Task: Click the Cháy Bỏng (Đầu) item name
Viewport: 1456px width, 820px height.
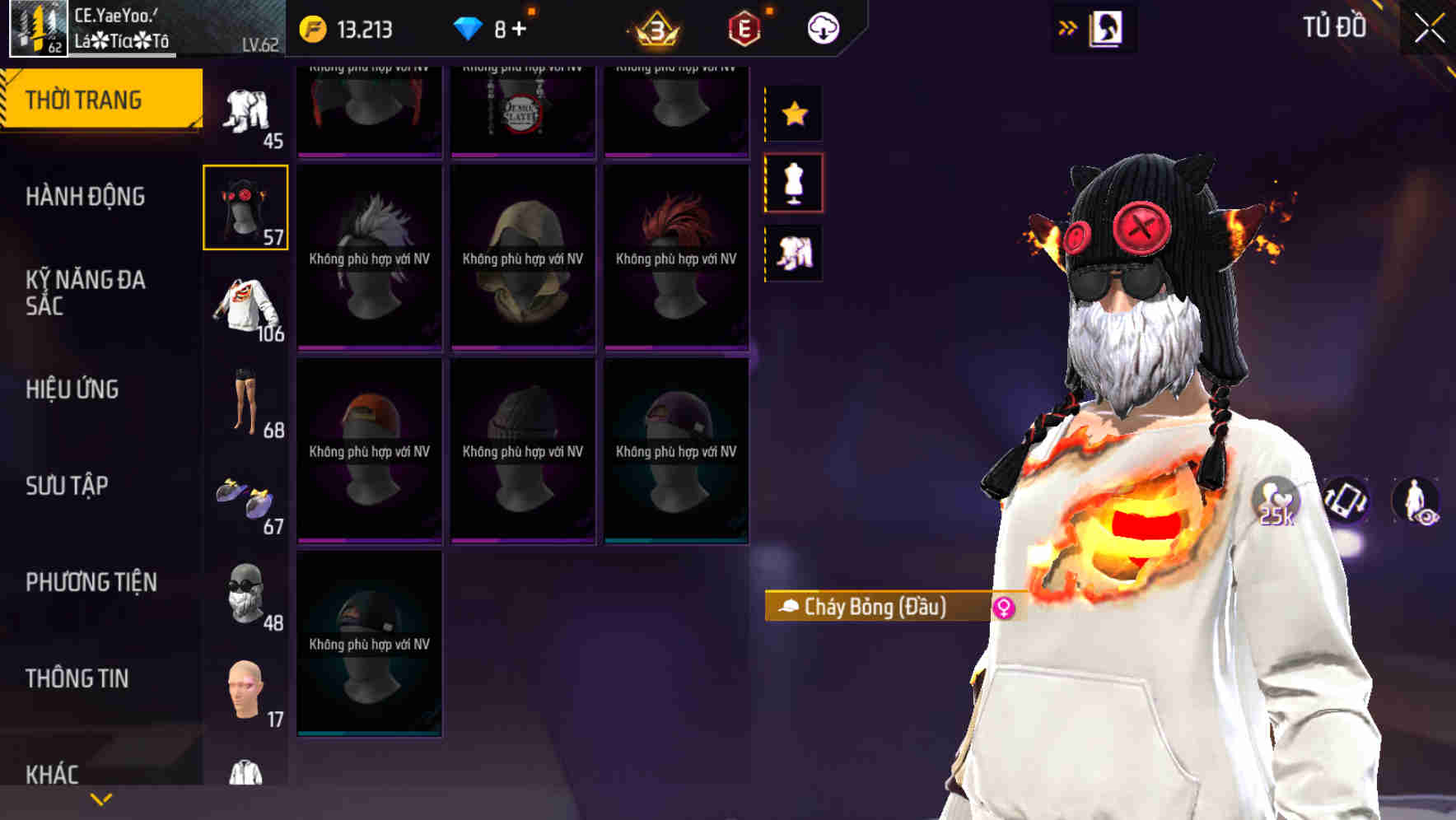Action: tap(877, 607)
